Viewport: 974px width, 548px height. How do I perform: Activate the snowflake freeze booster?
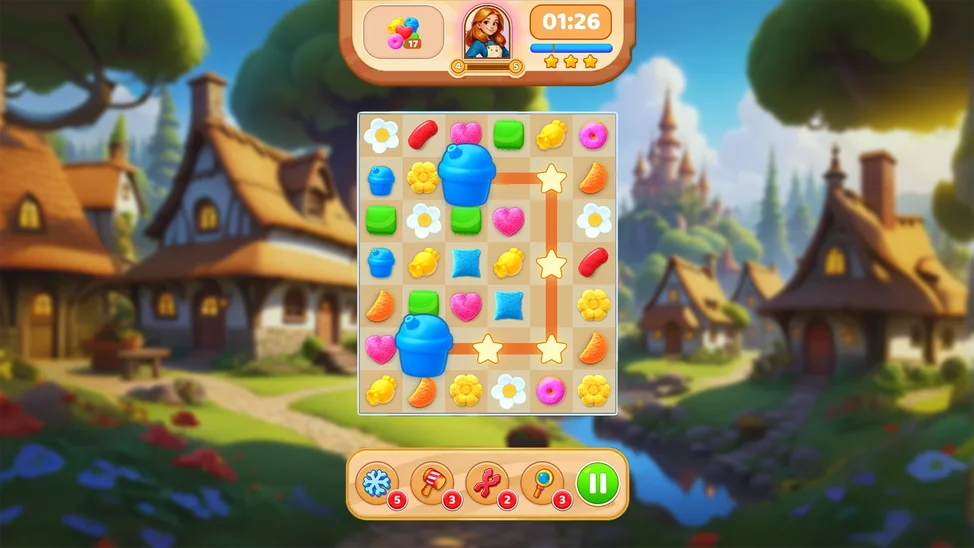[x=377, y=483]
